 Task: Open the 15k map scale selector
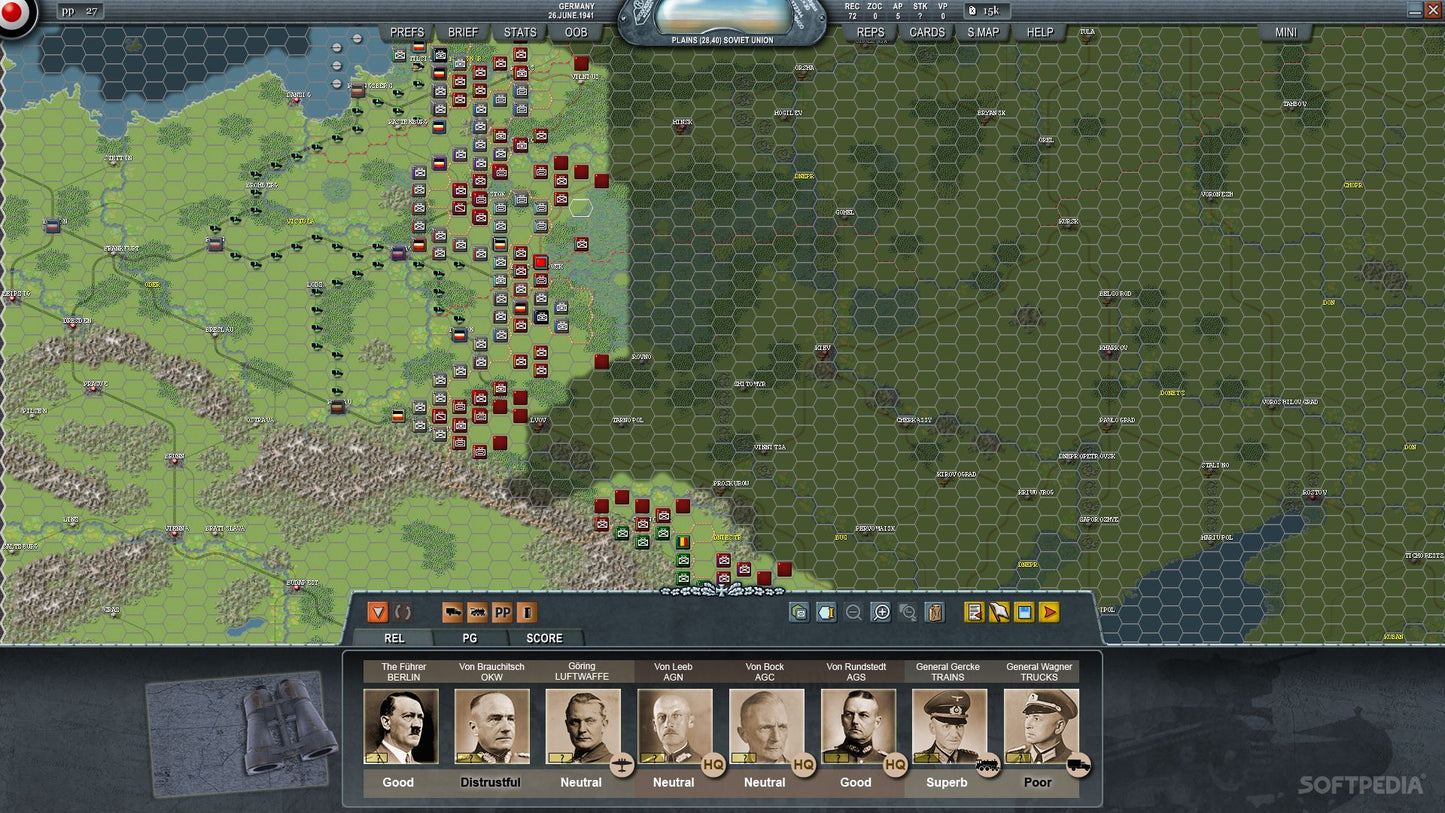(x=988, y=11)
